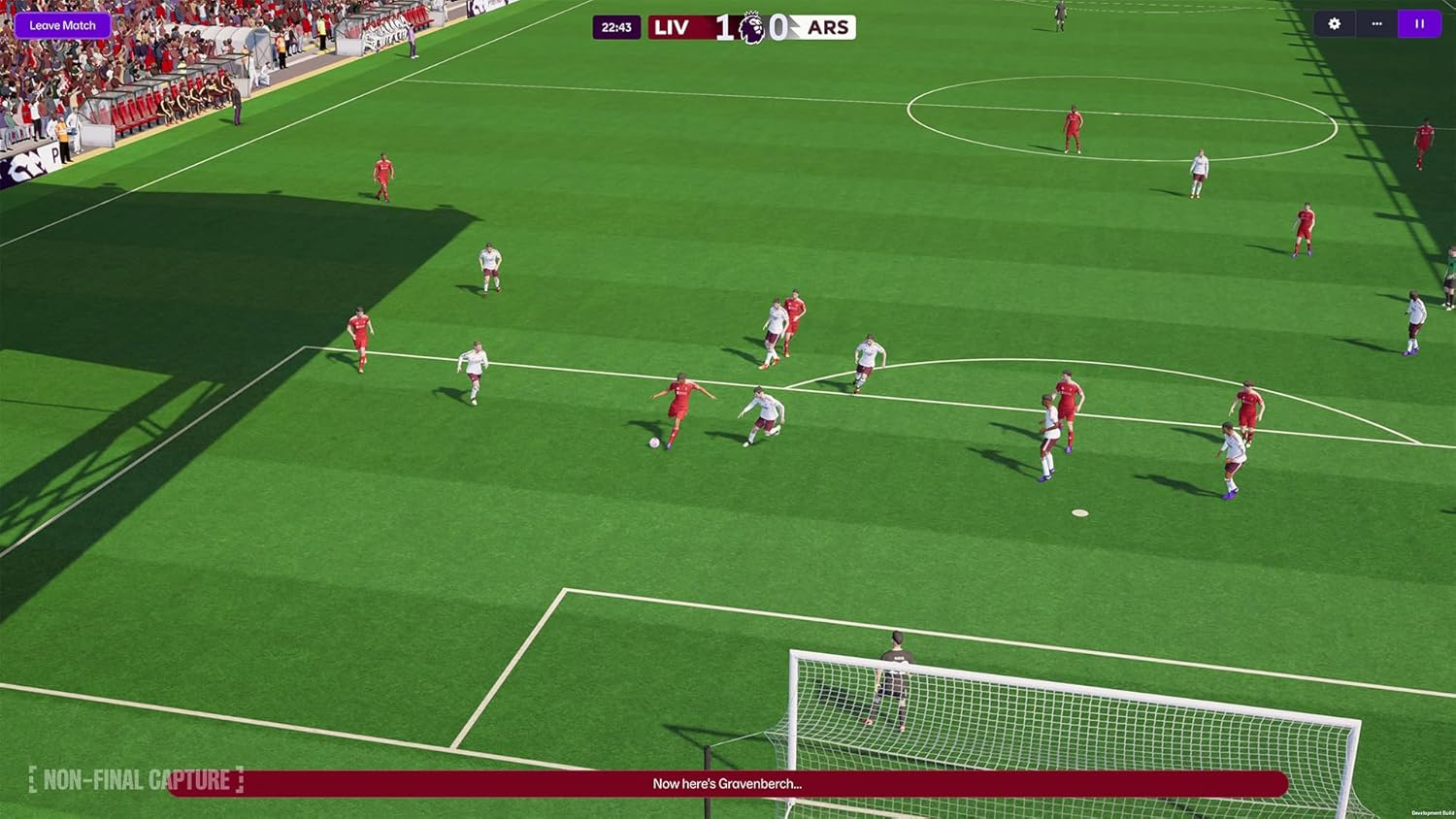Click the LIV team badge area on scoreboard
Screen dimensions: 1456x819
[x=670, y=26]
